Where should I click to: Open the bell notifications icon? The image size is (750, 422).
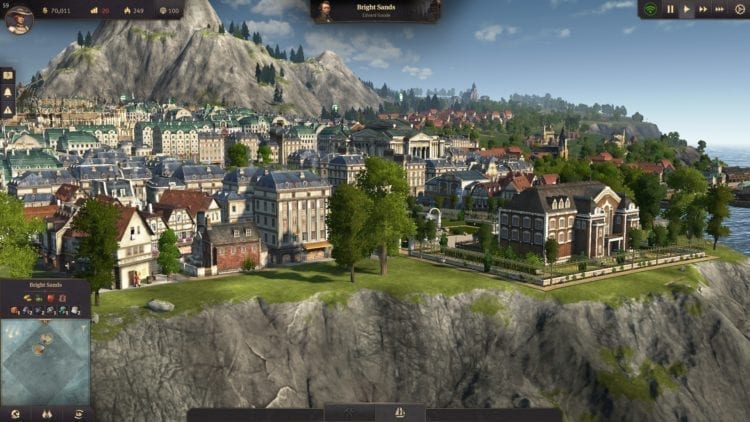click(7, 93)
